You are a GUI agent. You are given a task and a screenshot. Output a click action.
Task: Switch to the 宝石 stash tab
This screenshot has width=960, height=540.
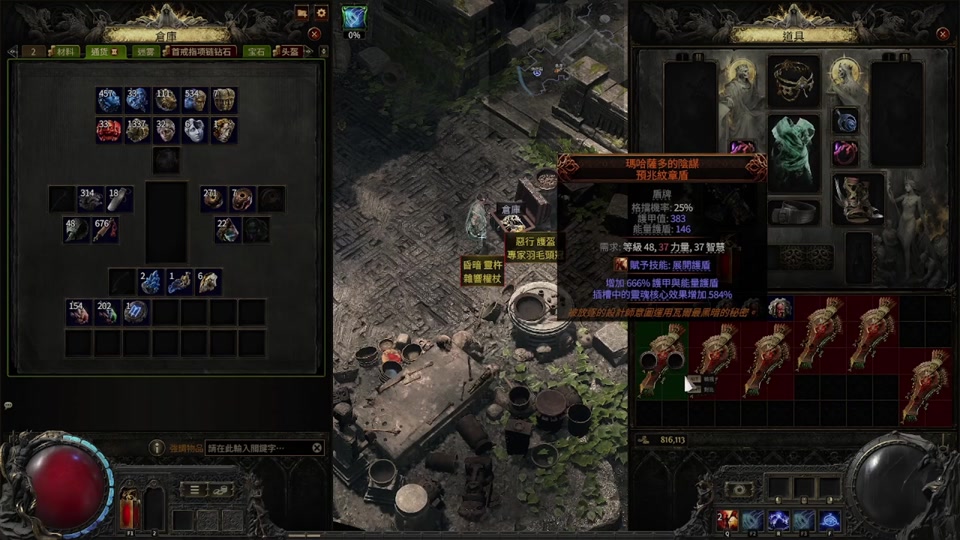coord(255,51)
